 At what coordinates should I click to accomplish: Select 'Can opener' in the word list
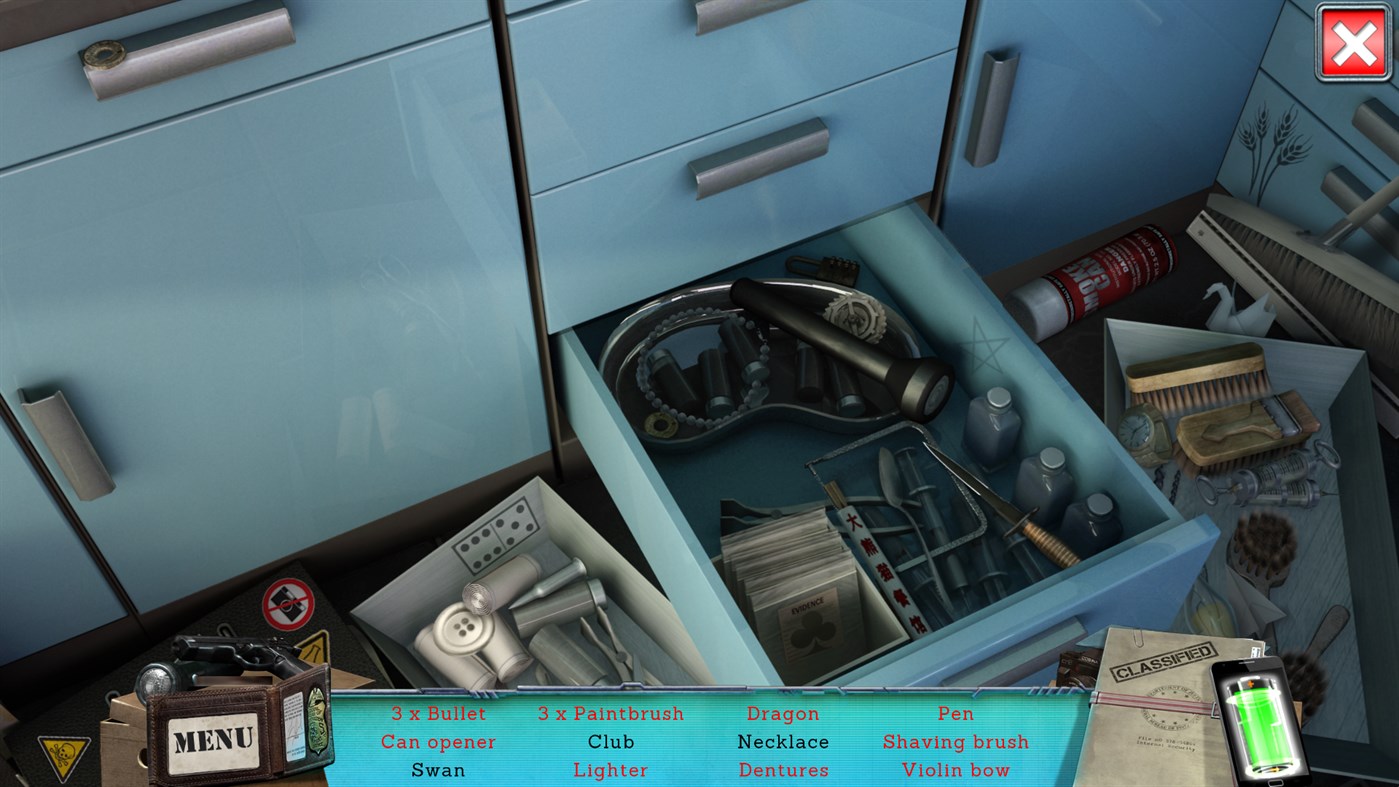click(437, 742)
